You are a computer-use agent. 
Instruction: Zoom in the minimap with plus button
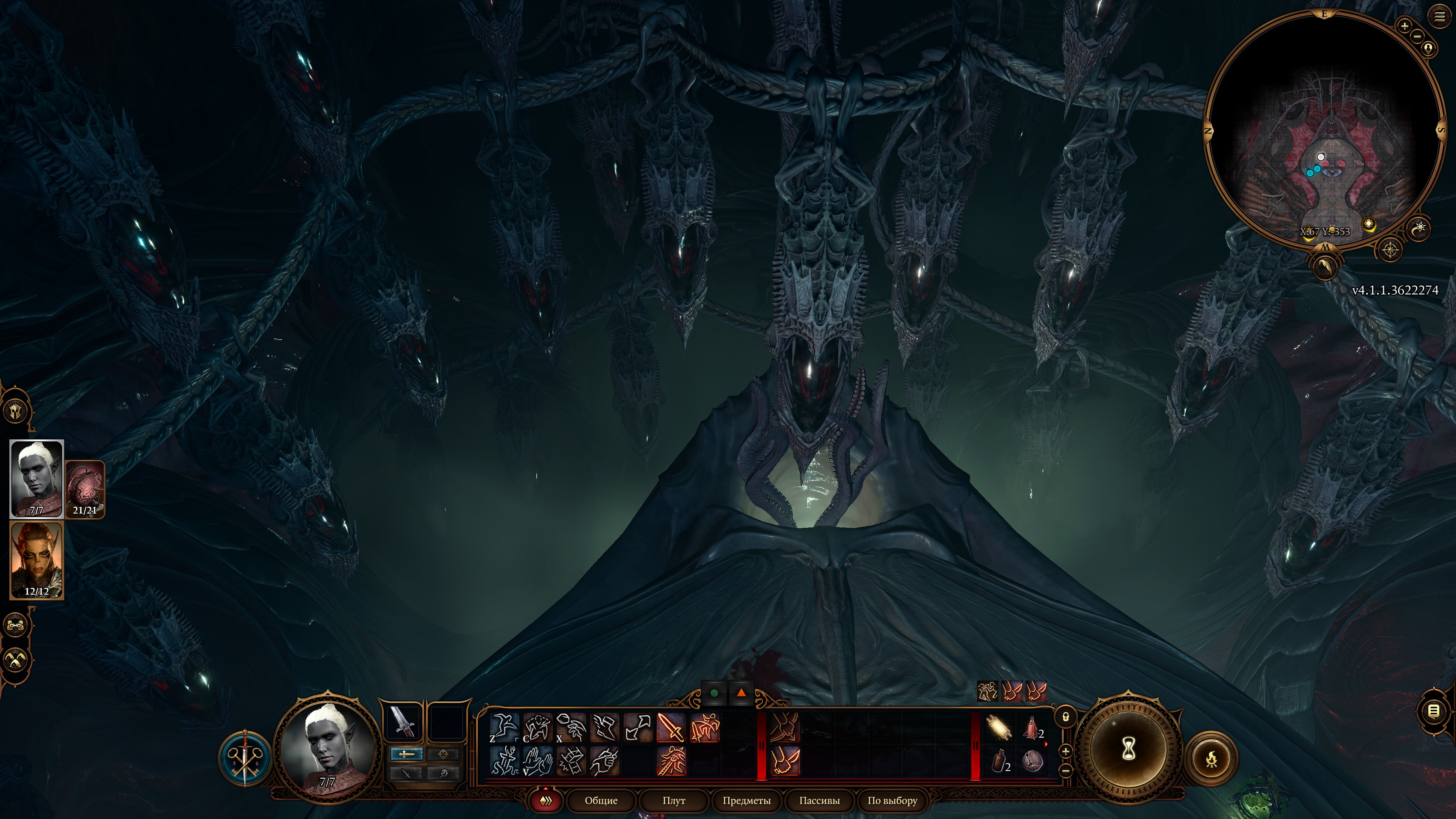click(1405, 26)
